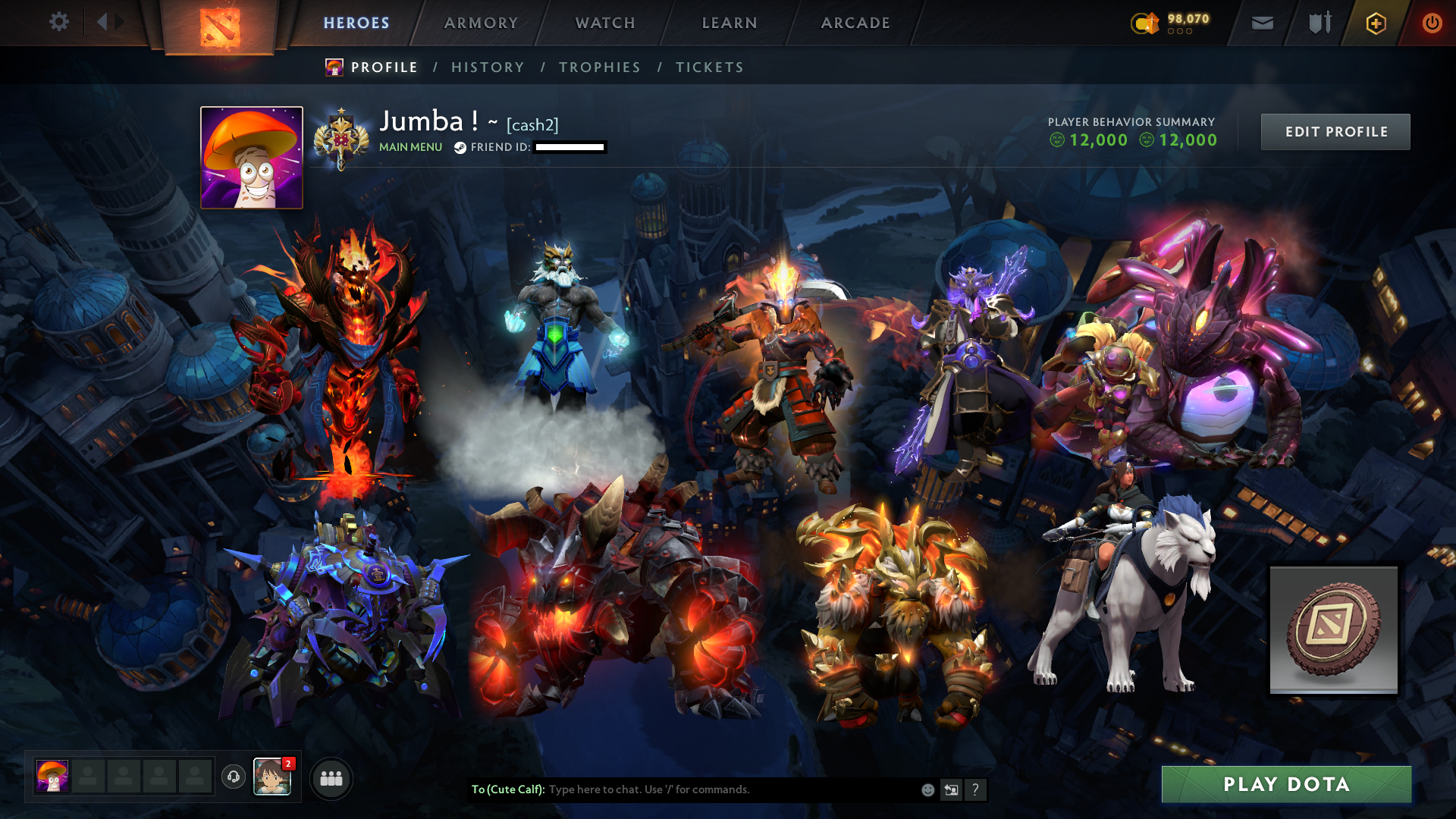The image size is (1456, 819).
Task: Click the question mark chat help icon
Action: click(976, 790)
